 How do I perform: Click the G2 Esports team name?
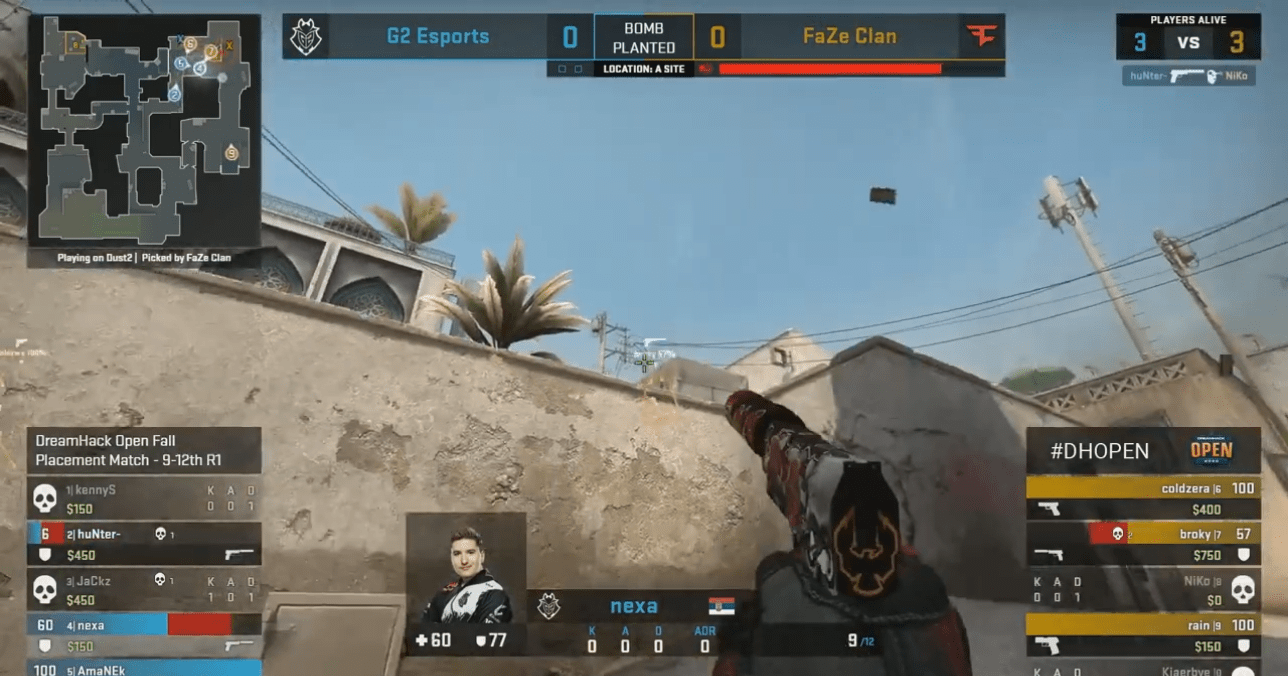438,37
